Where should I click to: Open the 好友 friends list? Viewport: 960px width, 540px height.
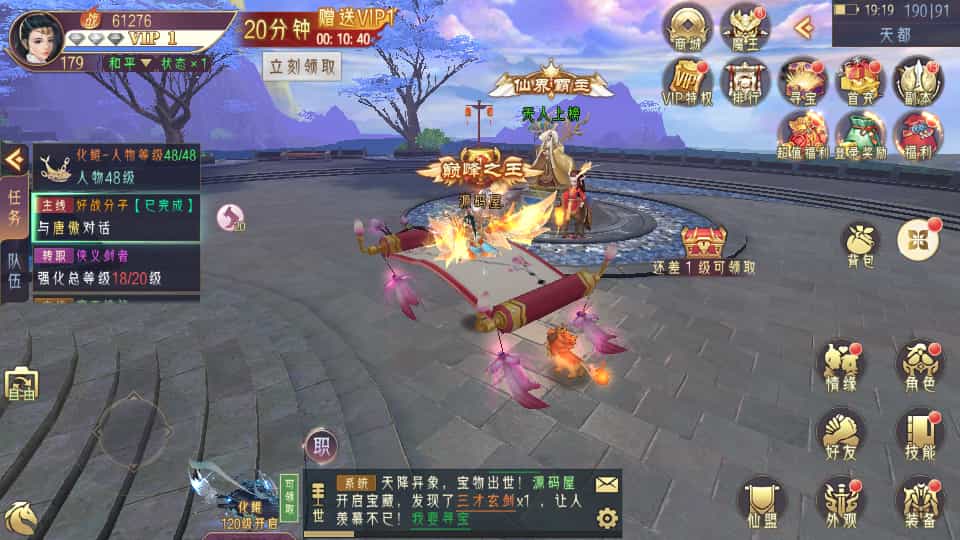pyautogui.click(x=840, y=432)
